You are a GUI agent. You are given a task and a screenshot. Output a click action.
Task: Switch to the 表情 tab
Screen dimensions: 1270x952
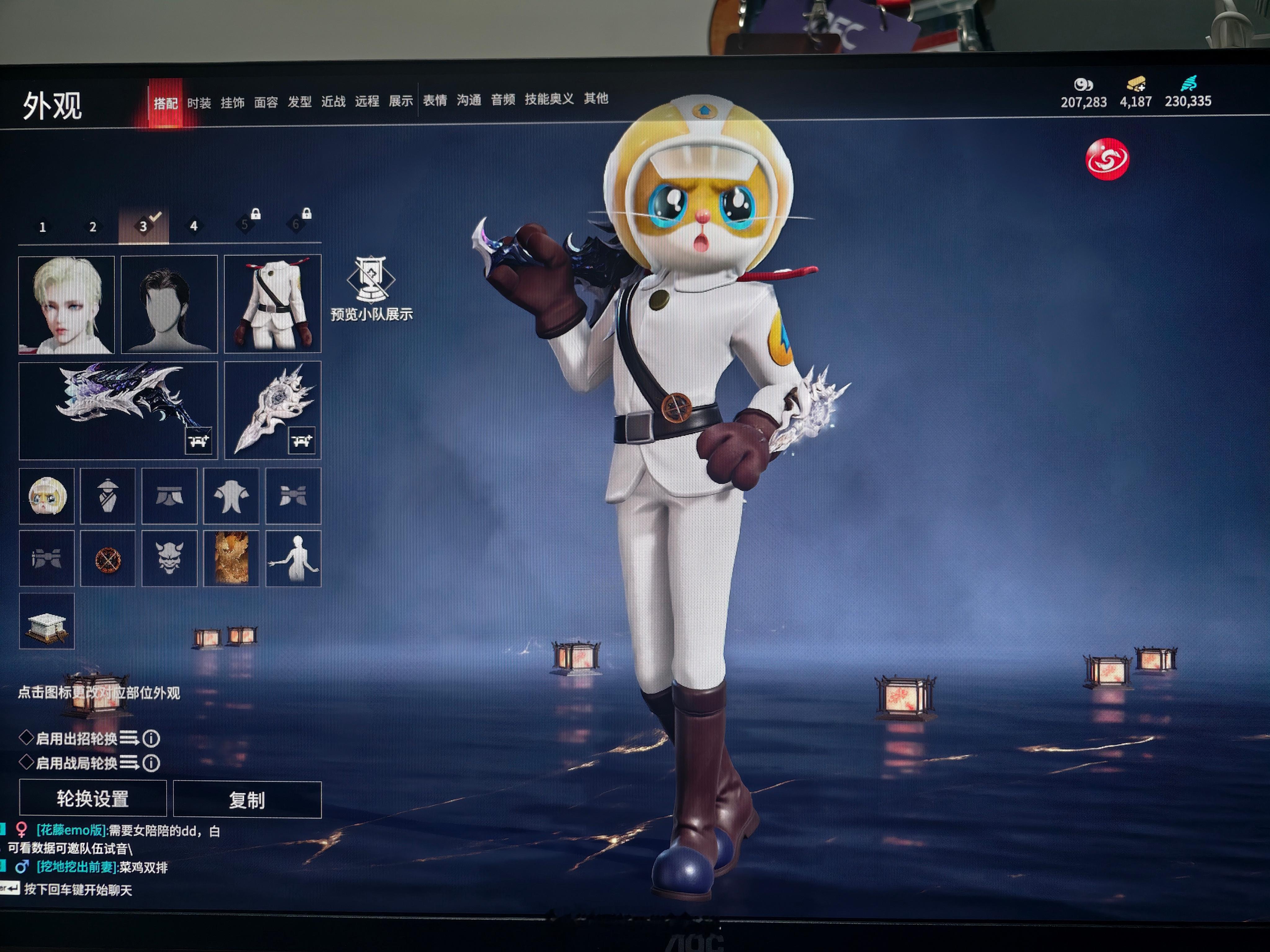point(435,100)
